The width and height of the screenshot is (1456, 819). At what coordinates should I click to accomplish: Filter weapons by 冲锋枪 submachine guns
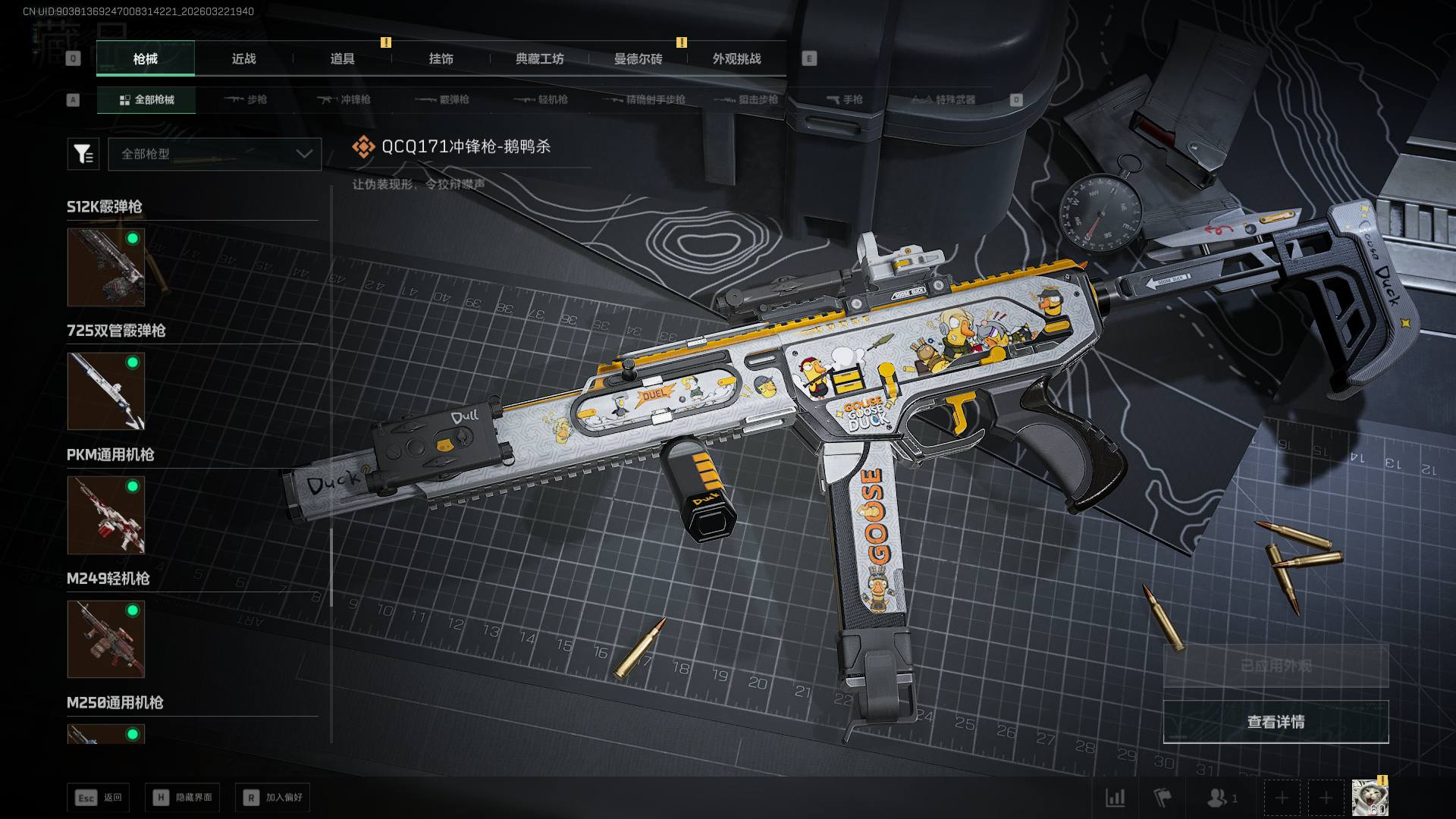point(344,99)
